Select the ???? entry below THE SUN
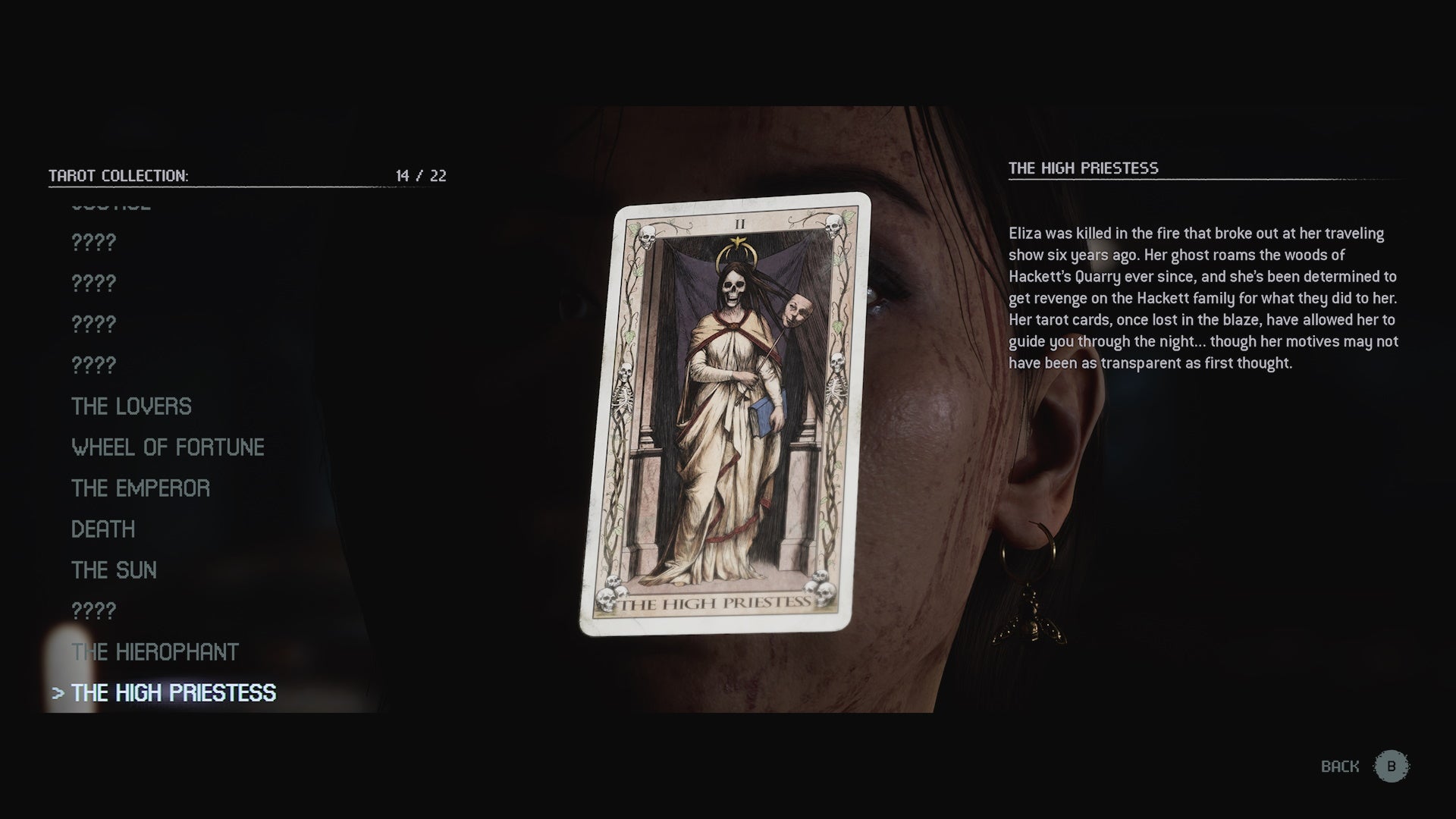This screenshot has height=819, width=1456. [93, 610]
